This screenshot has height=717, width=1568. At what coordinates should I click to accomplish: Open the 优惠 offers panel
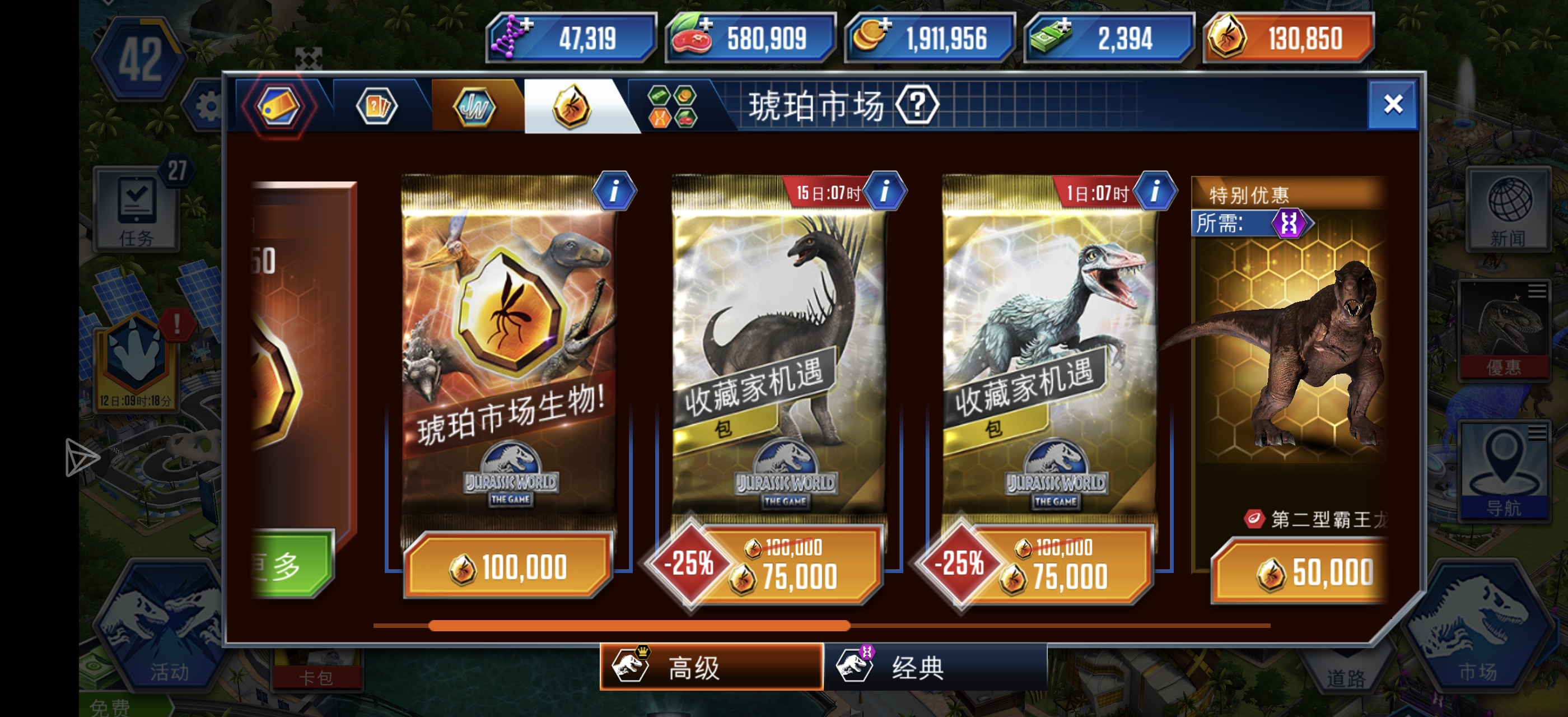tap(1508, 332)
